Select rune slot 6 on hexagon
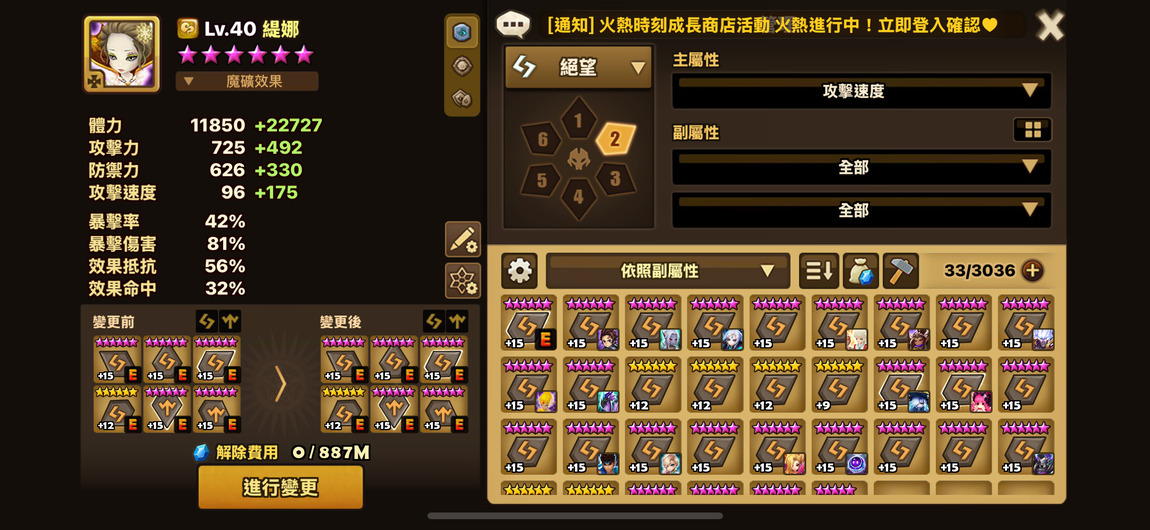Image resolution: width=1150 pixels, height=530 pixels. (x=542, y=140)
